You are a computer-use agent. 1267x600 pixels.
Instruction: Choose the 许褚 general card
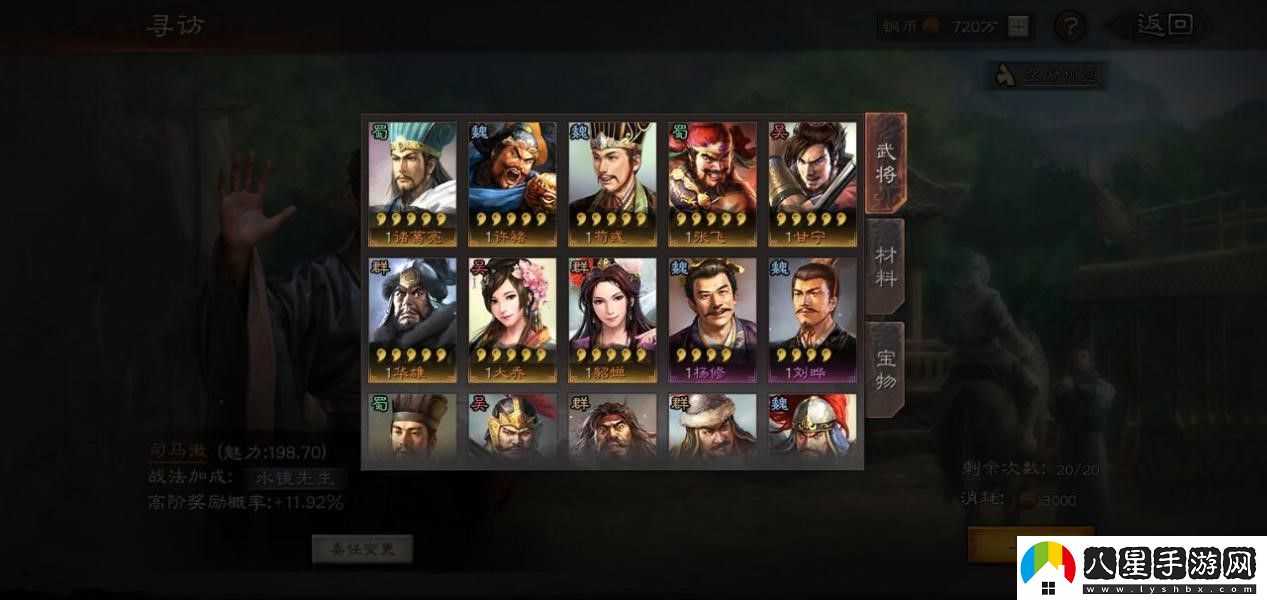(x=512, y=184)
